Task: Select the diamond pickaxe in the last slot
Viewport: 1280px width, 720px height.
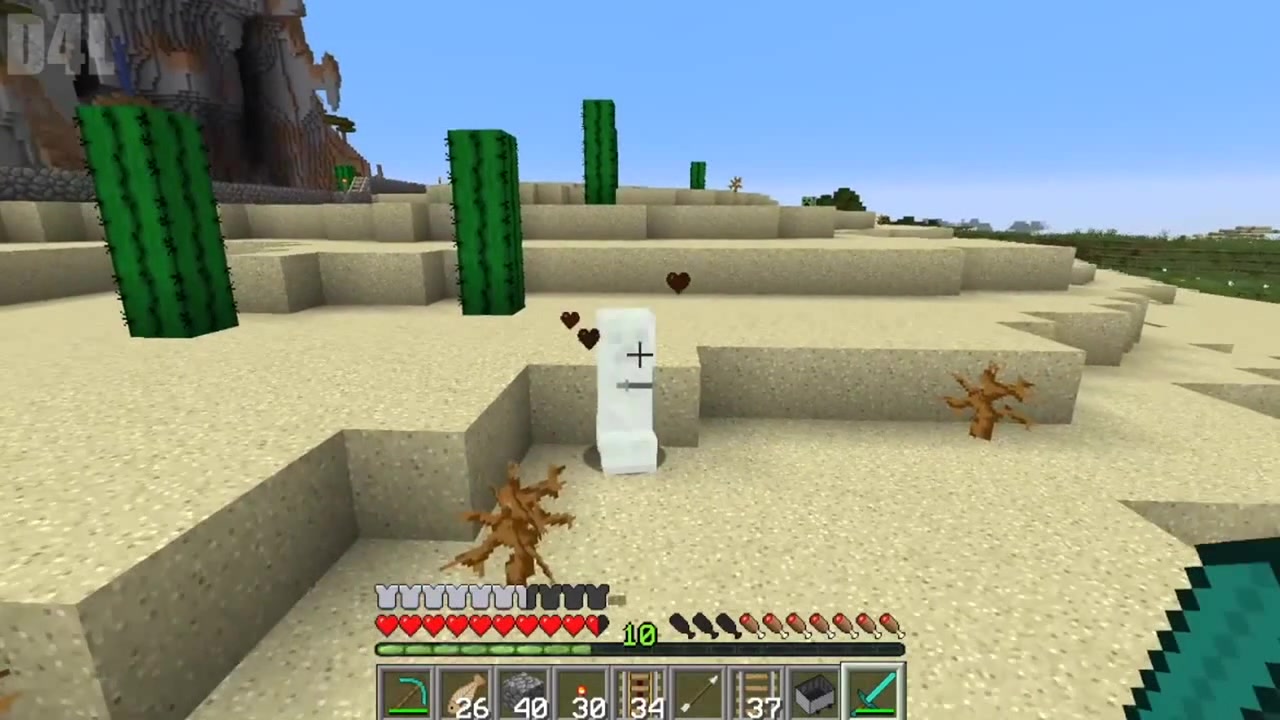Action: point(873,690)
